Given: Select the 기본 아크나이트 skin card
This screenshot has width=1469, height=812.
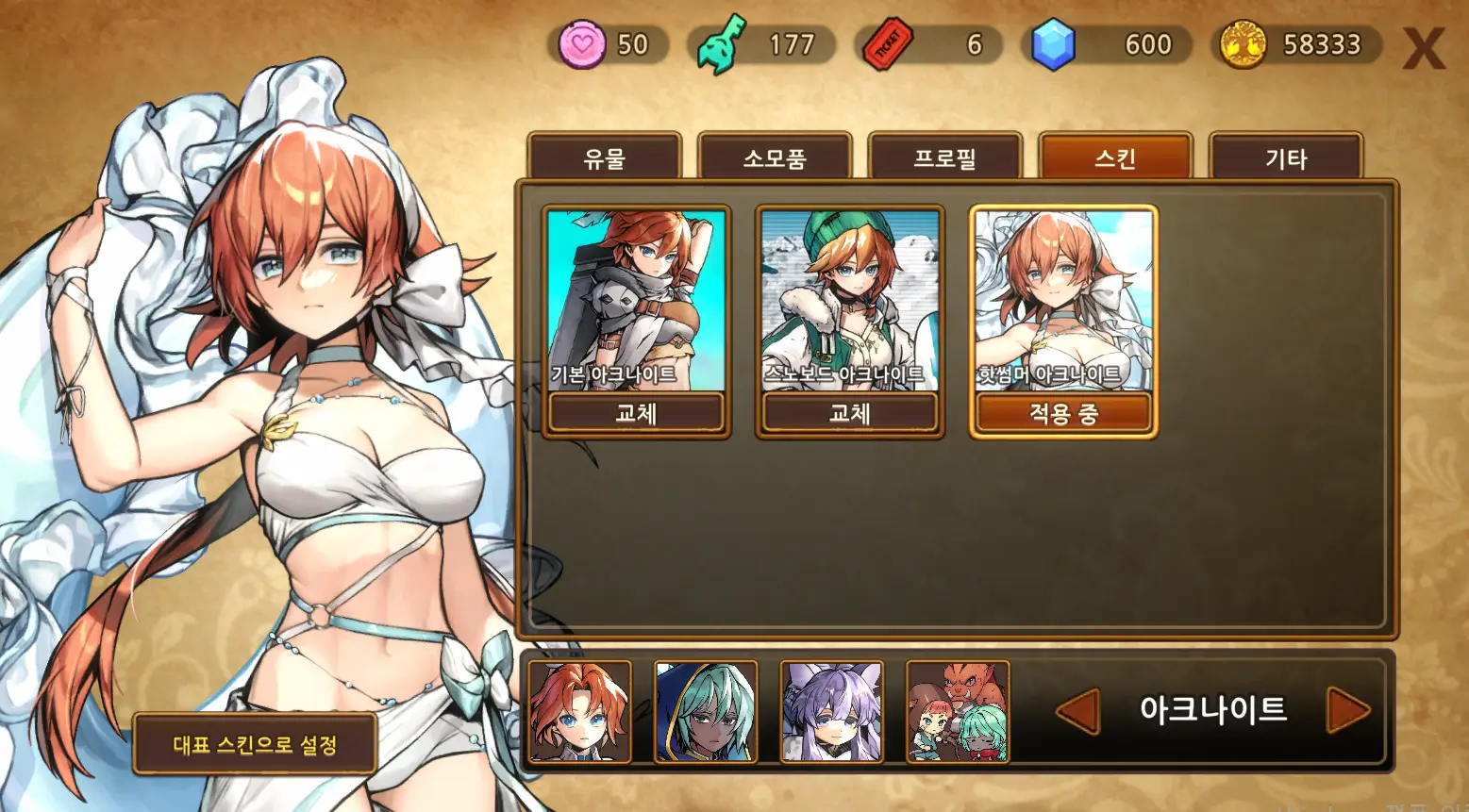Looking at the screenshot, I should [x=636, y=299].
